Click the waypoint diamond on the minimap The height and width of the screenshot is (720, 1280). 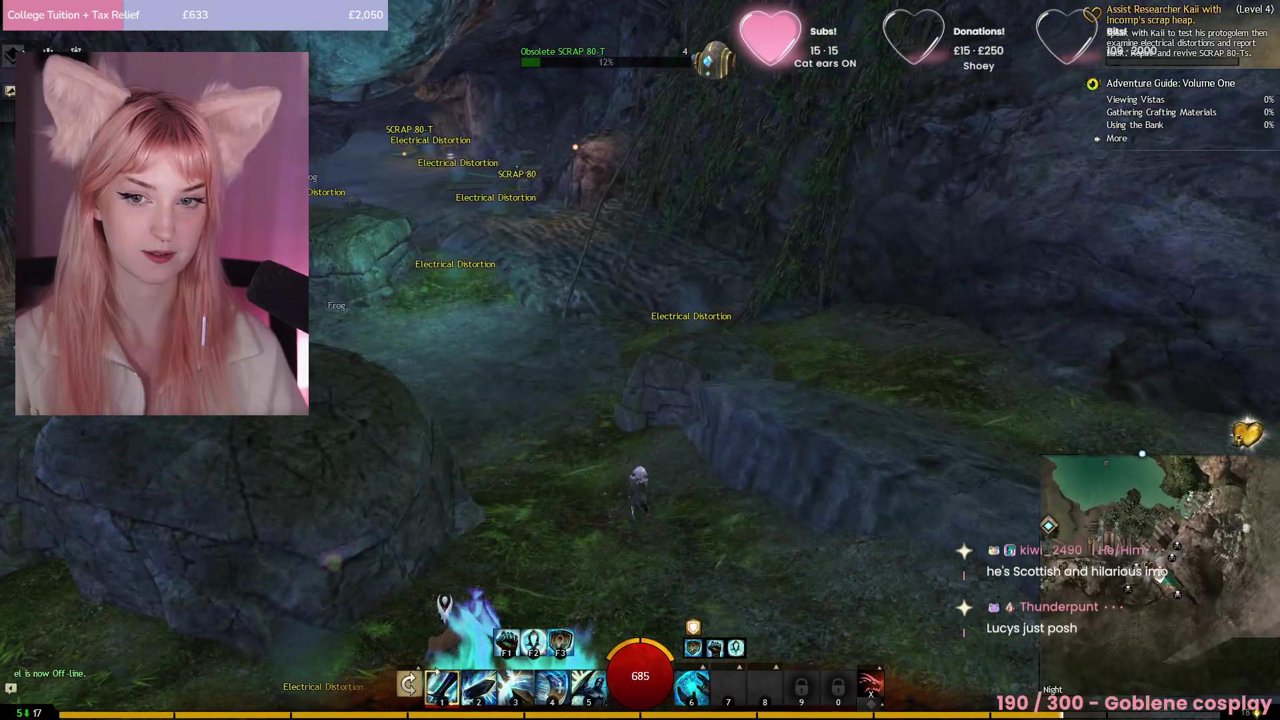(x=1048, y=524)
